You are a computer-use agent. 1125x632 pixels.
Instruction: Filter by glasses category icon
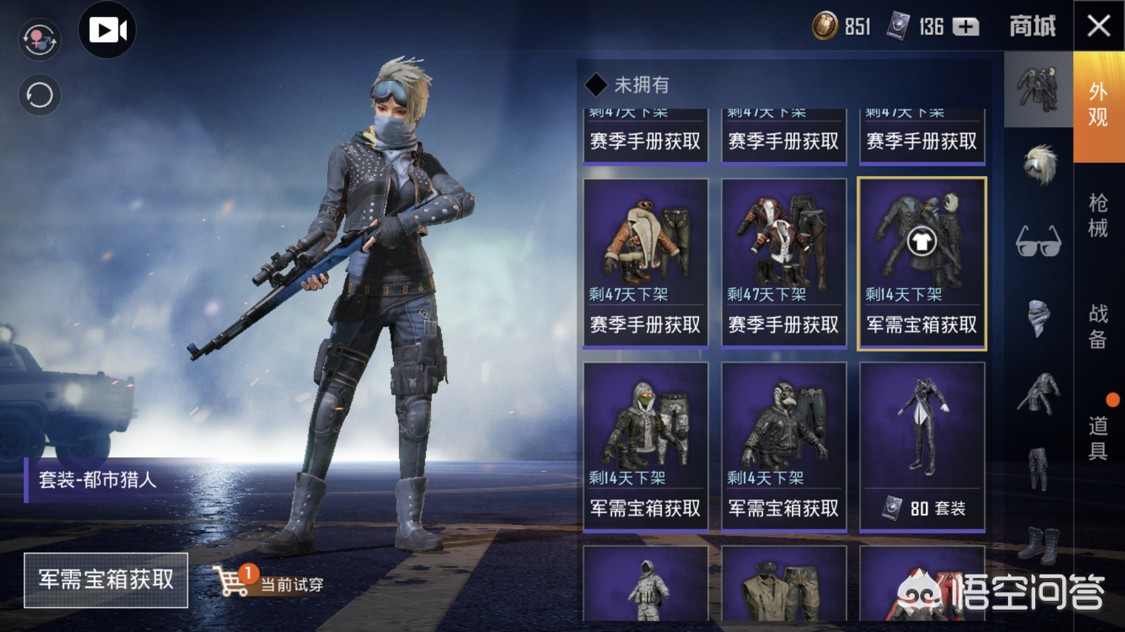click(1038, 242)
